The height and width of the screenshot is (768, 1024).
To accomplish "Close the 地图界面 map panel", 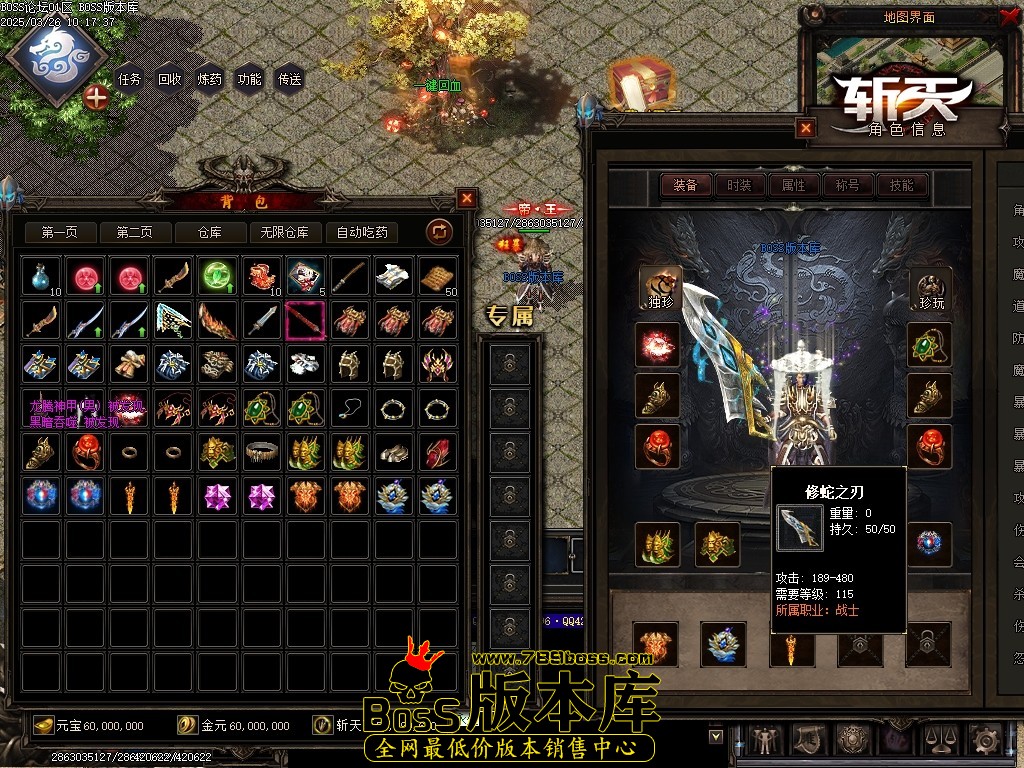I will [1008, 17].
